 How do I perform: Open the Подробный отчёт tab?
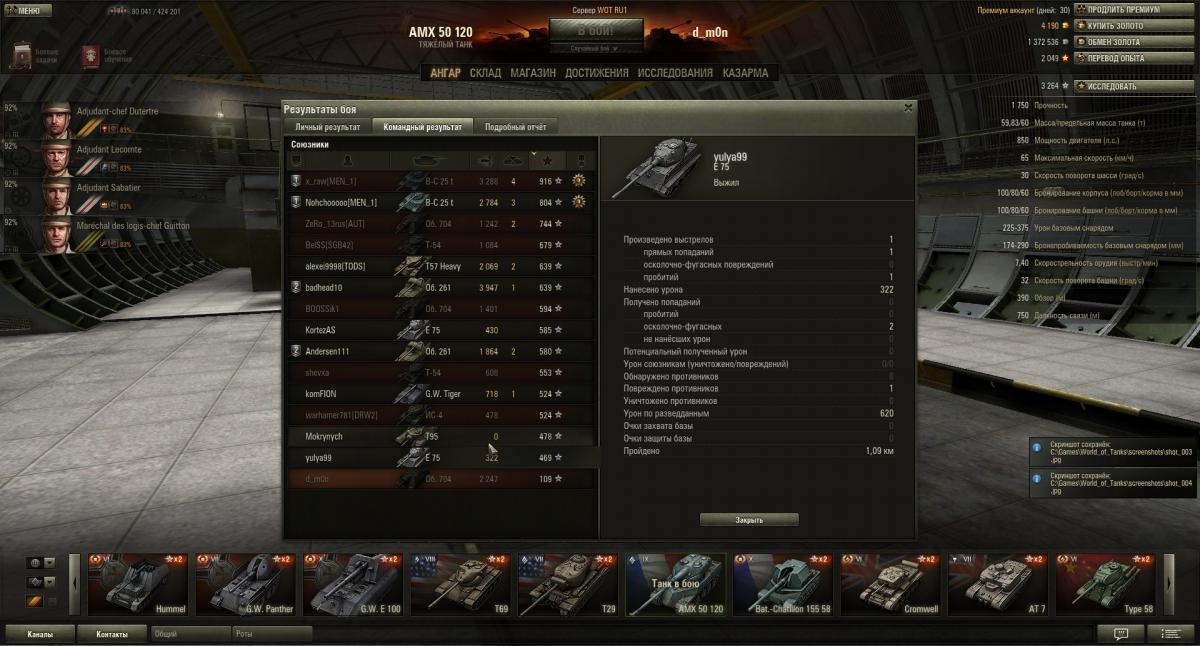point(515,127)
